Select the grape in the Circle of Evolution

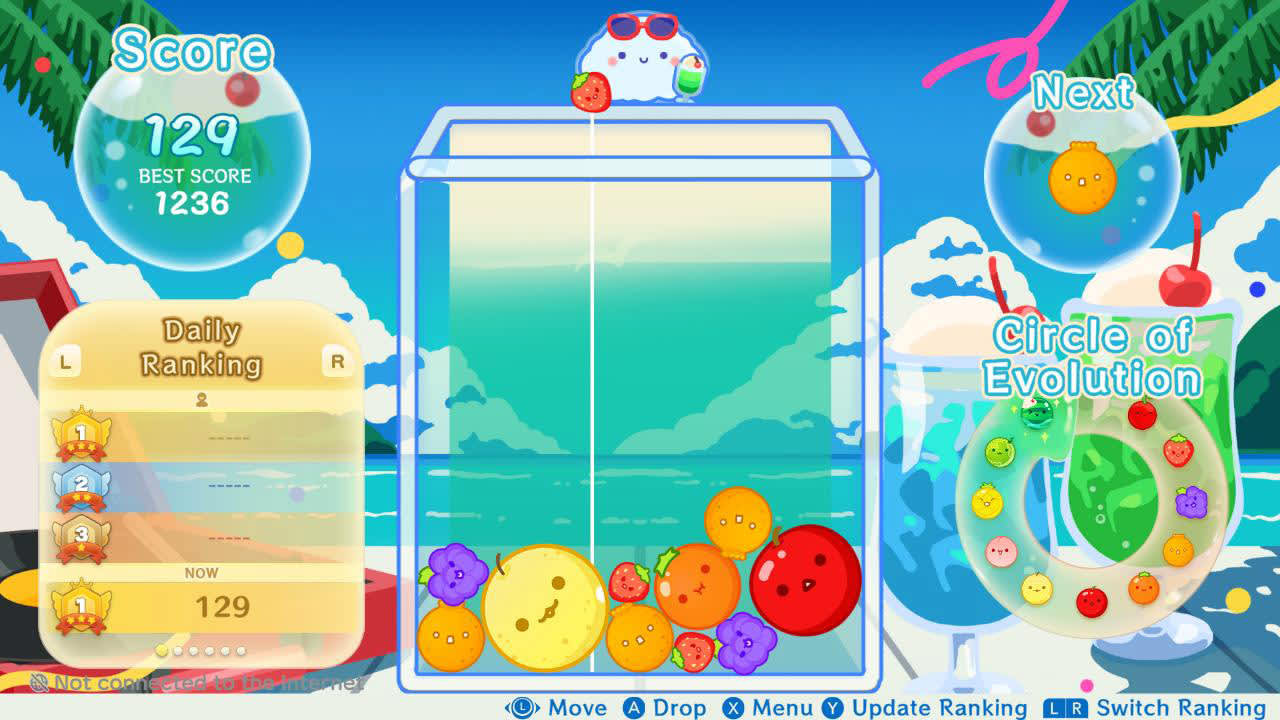pyautogui.click(x=1190, y=501)
